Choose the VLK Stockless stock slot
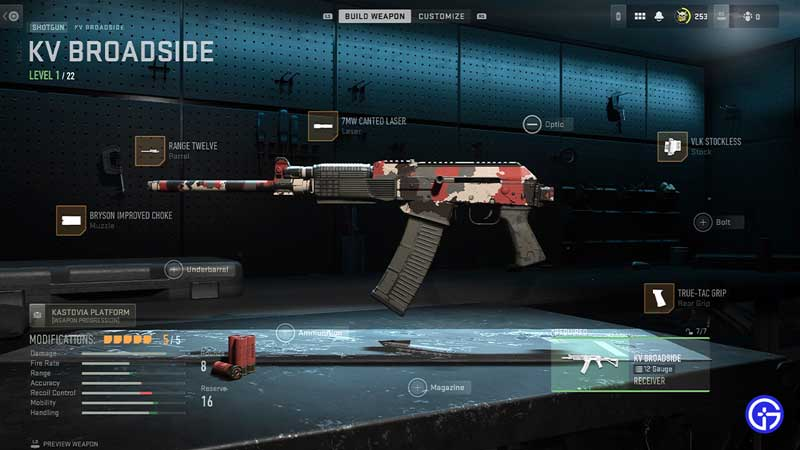 (x=672, y=146)
